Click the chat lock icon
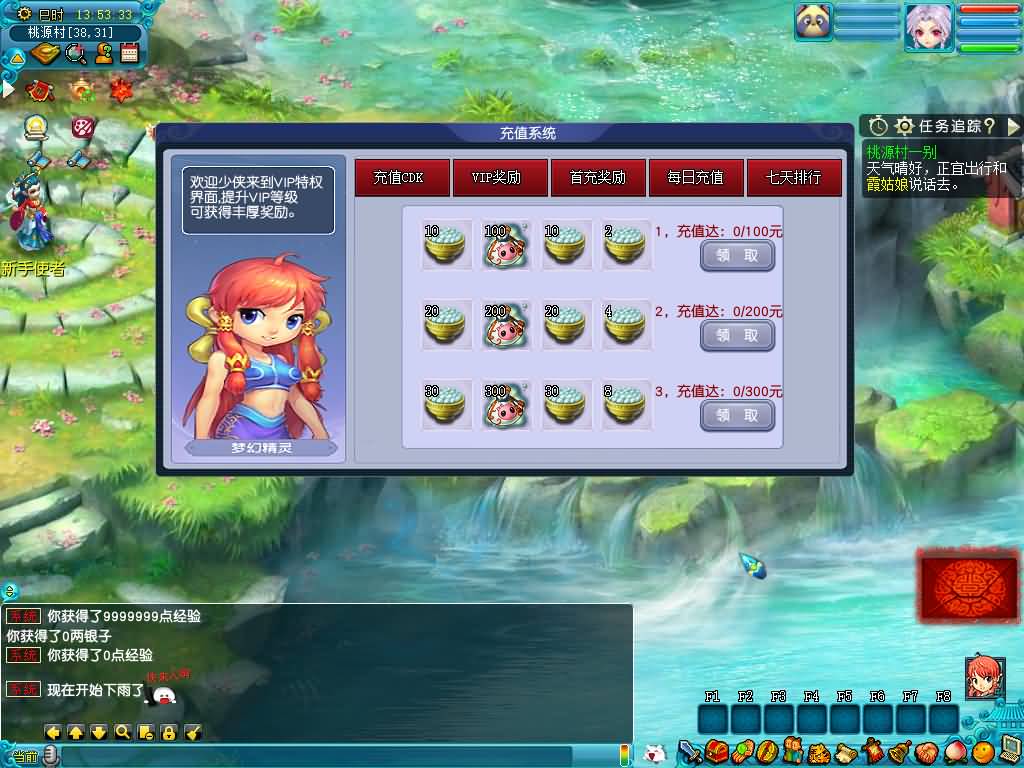Viewport: 1024px width, 768px height. (x=169, y=732)
